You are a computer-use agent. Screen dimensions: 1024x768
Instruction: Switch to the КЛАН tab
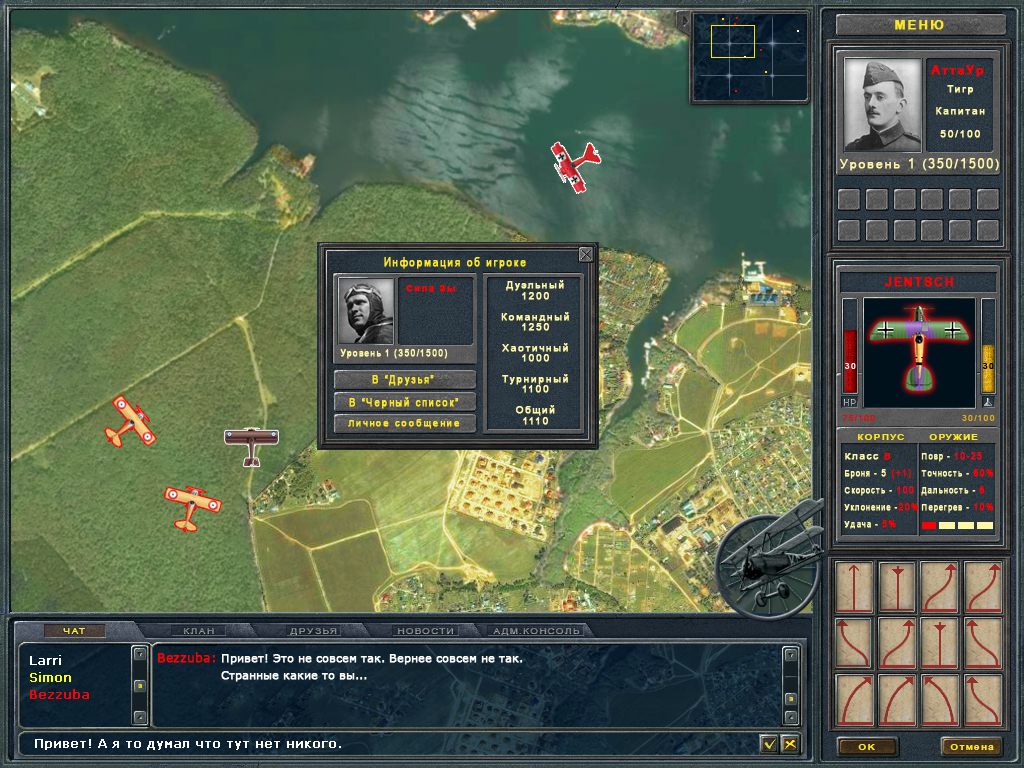(x=197, y=631)
